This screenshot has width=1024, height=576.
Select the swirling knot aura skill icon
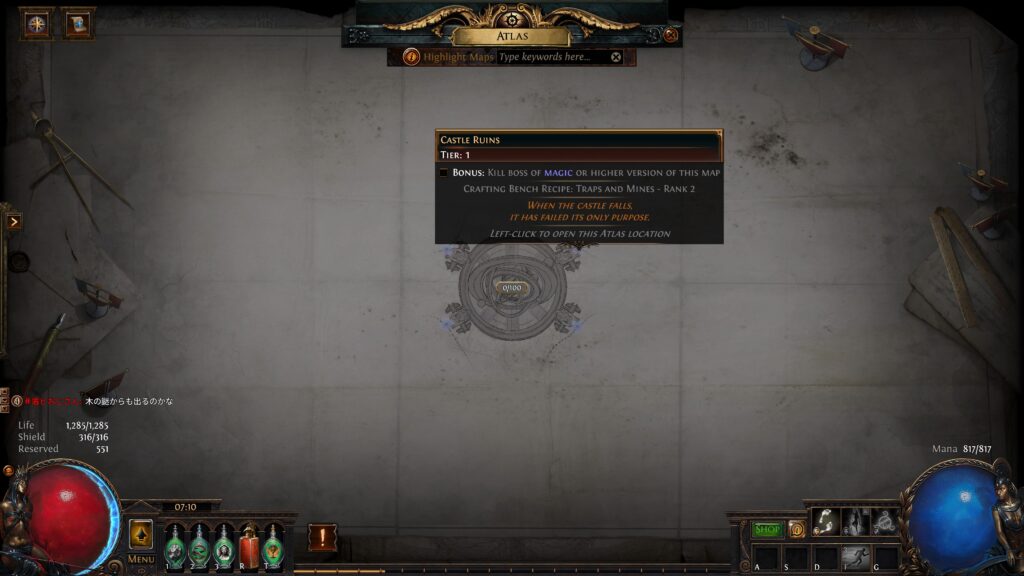click(x=885, y=521)
